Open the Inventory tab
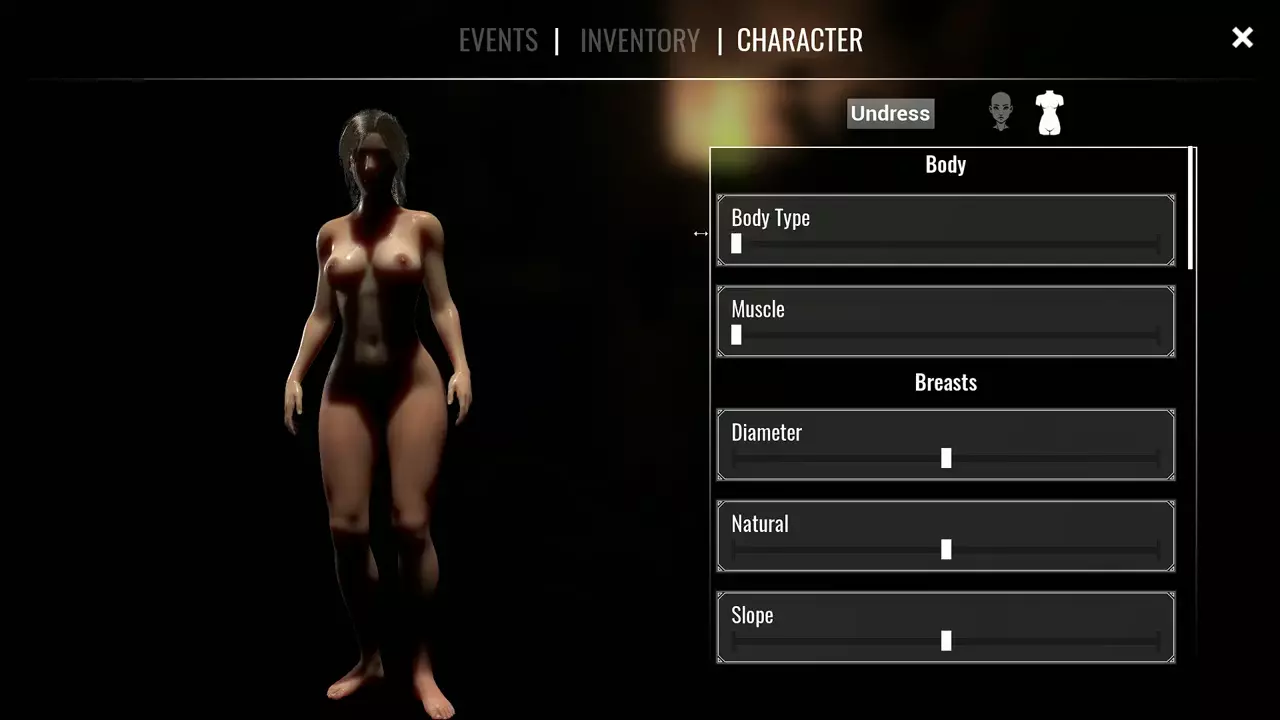The height and width of the screenshot is (720, 1280). coord(640,40)
